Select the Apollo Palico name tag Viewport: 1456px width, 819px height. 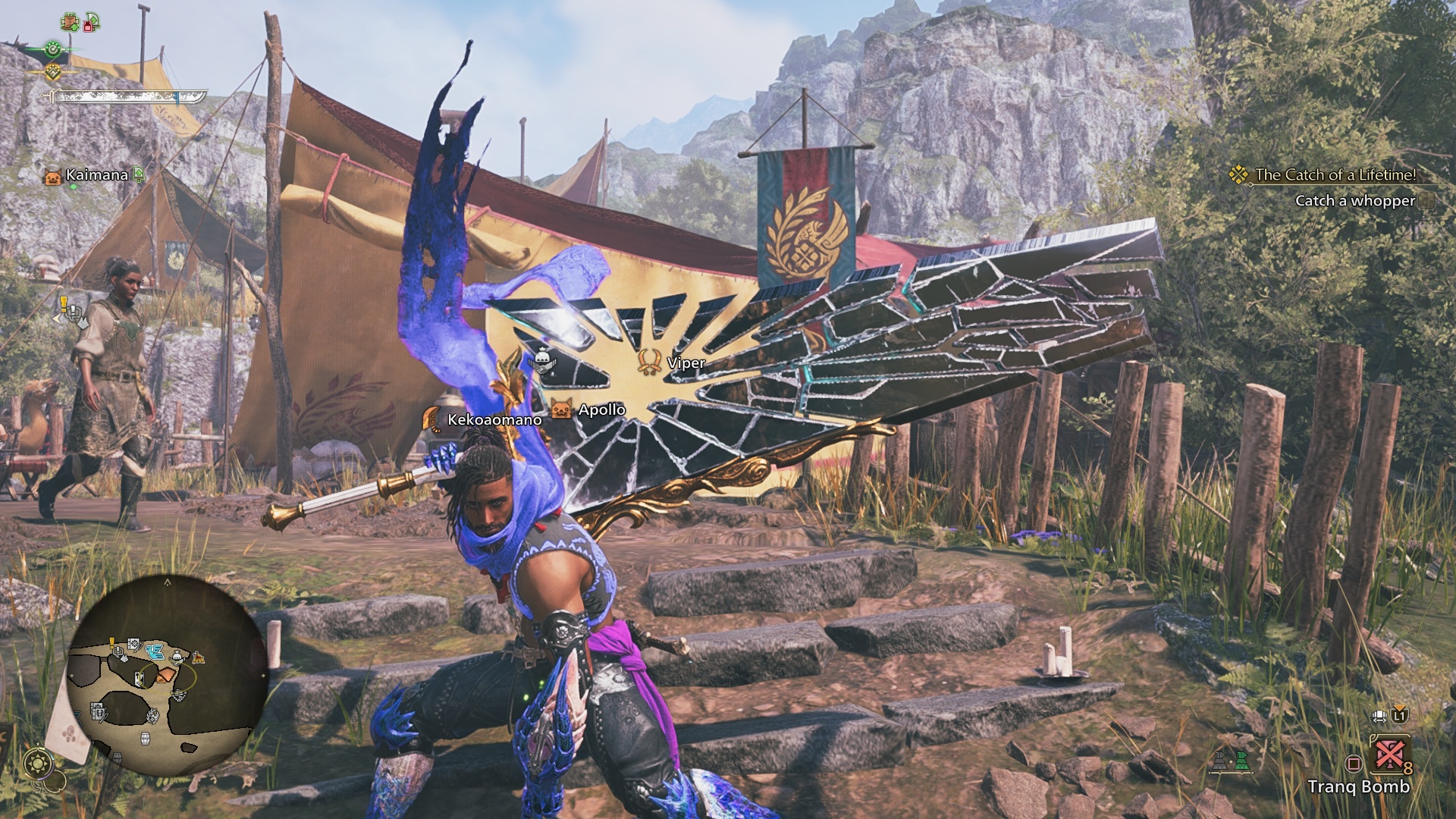[601, 410]
